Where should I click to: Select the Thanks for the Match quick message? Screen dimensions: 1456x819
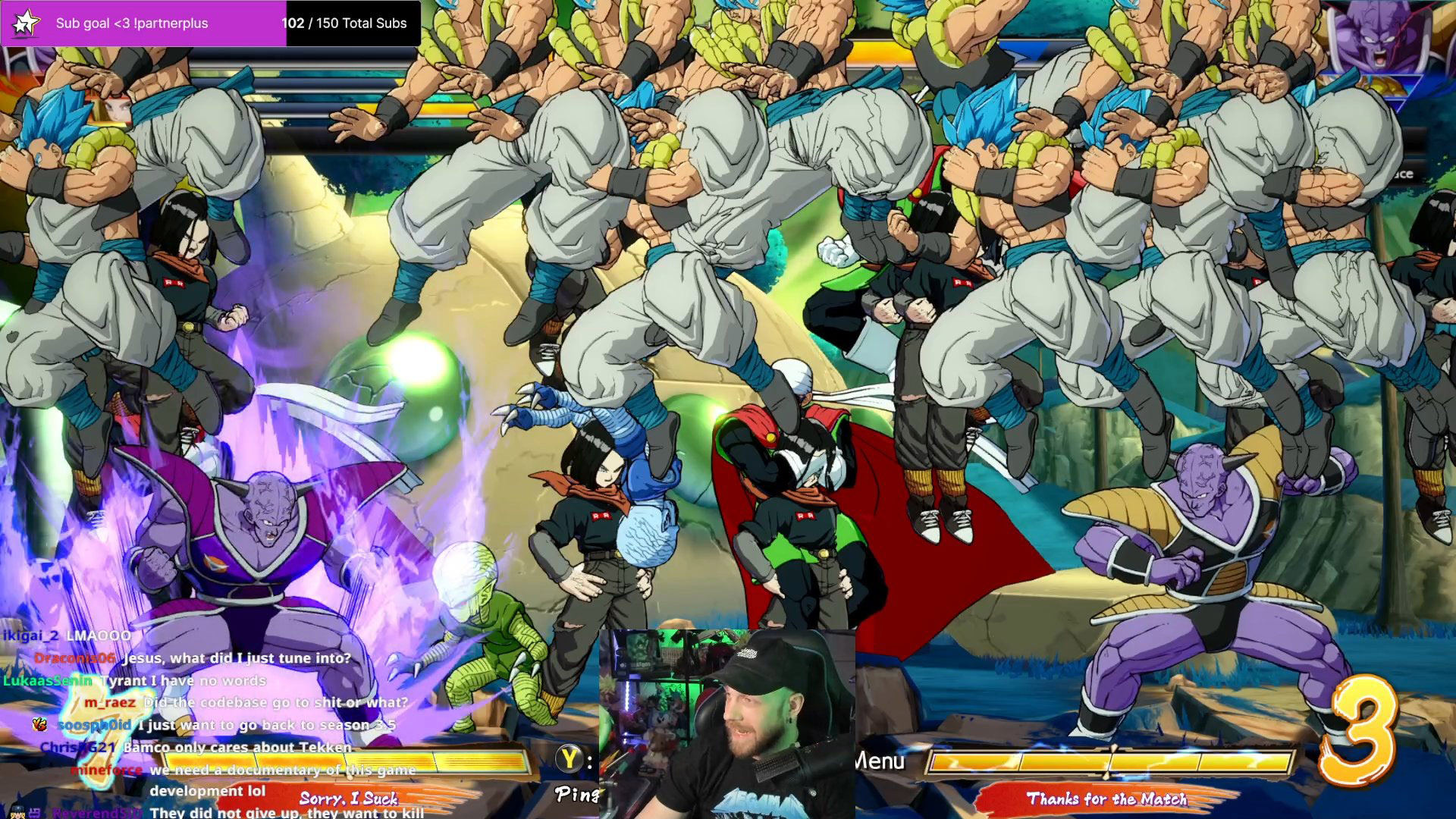pos(1107,799)
